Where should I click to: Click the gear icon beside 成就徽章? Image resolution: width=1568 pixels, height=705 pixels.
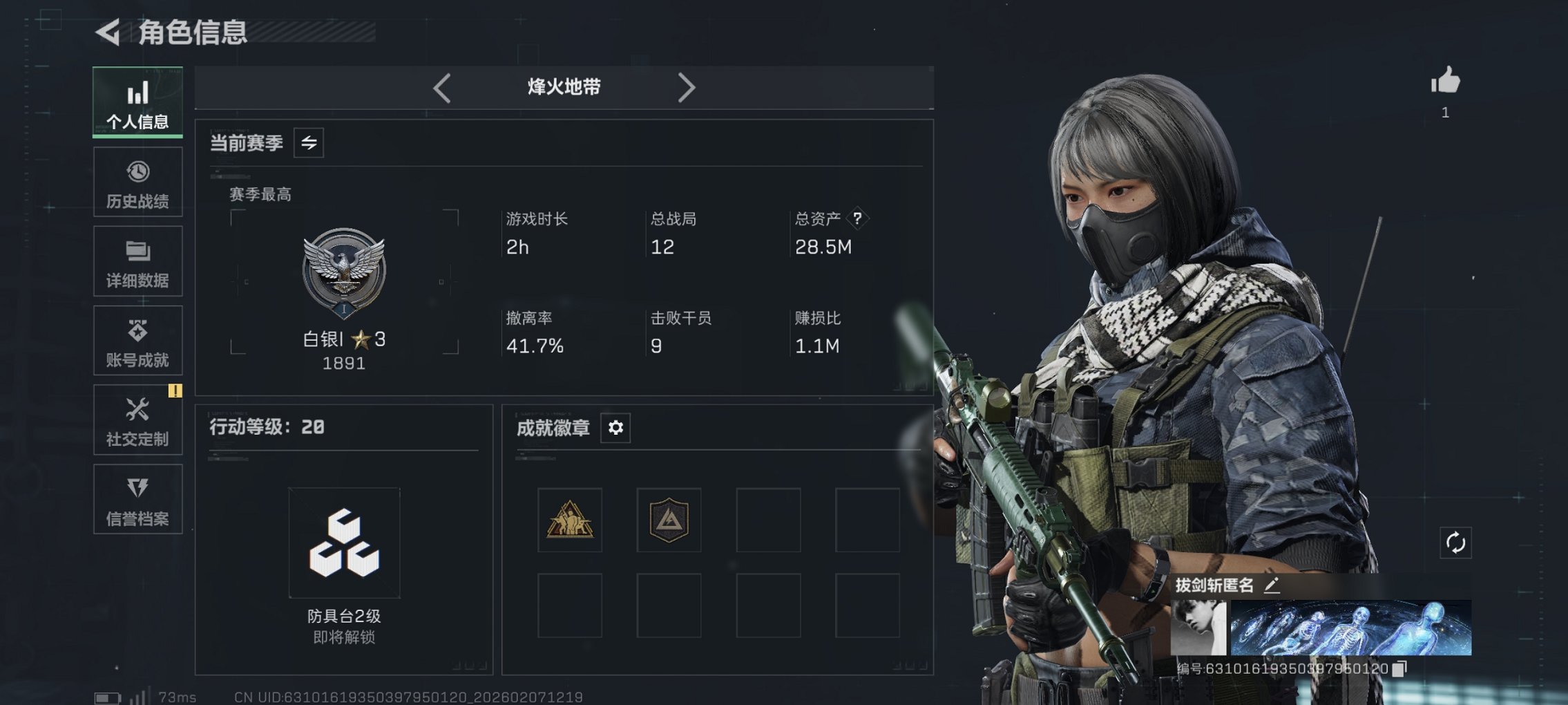tap(615, 429)
